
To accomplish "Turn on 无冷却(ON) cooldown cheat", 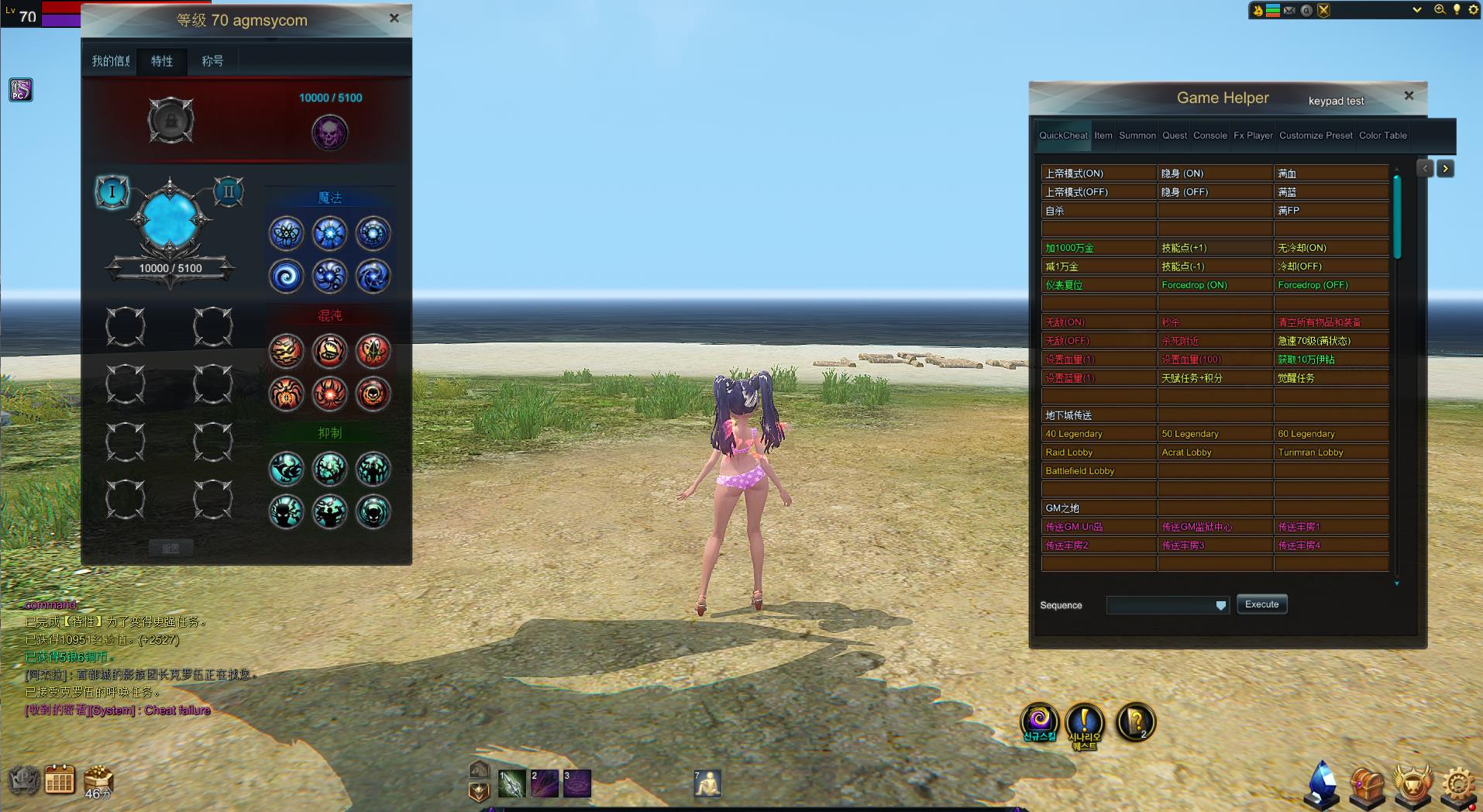I will tap(1330, 248).
